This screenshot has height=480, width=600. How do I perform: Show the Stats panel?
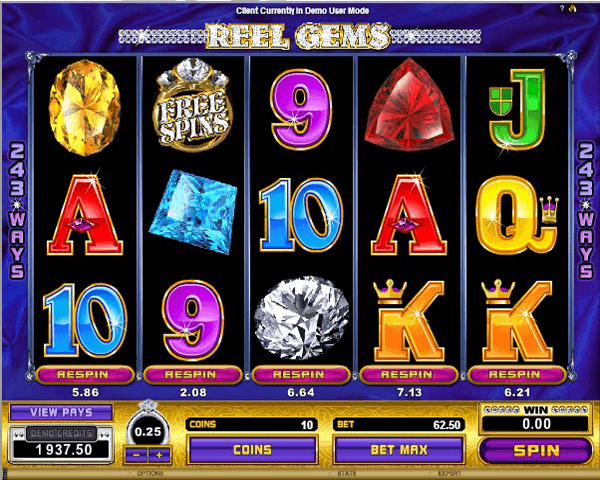coord(346,471)
